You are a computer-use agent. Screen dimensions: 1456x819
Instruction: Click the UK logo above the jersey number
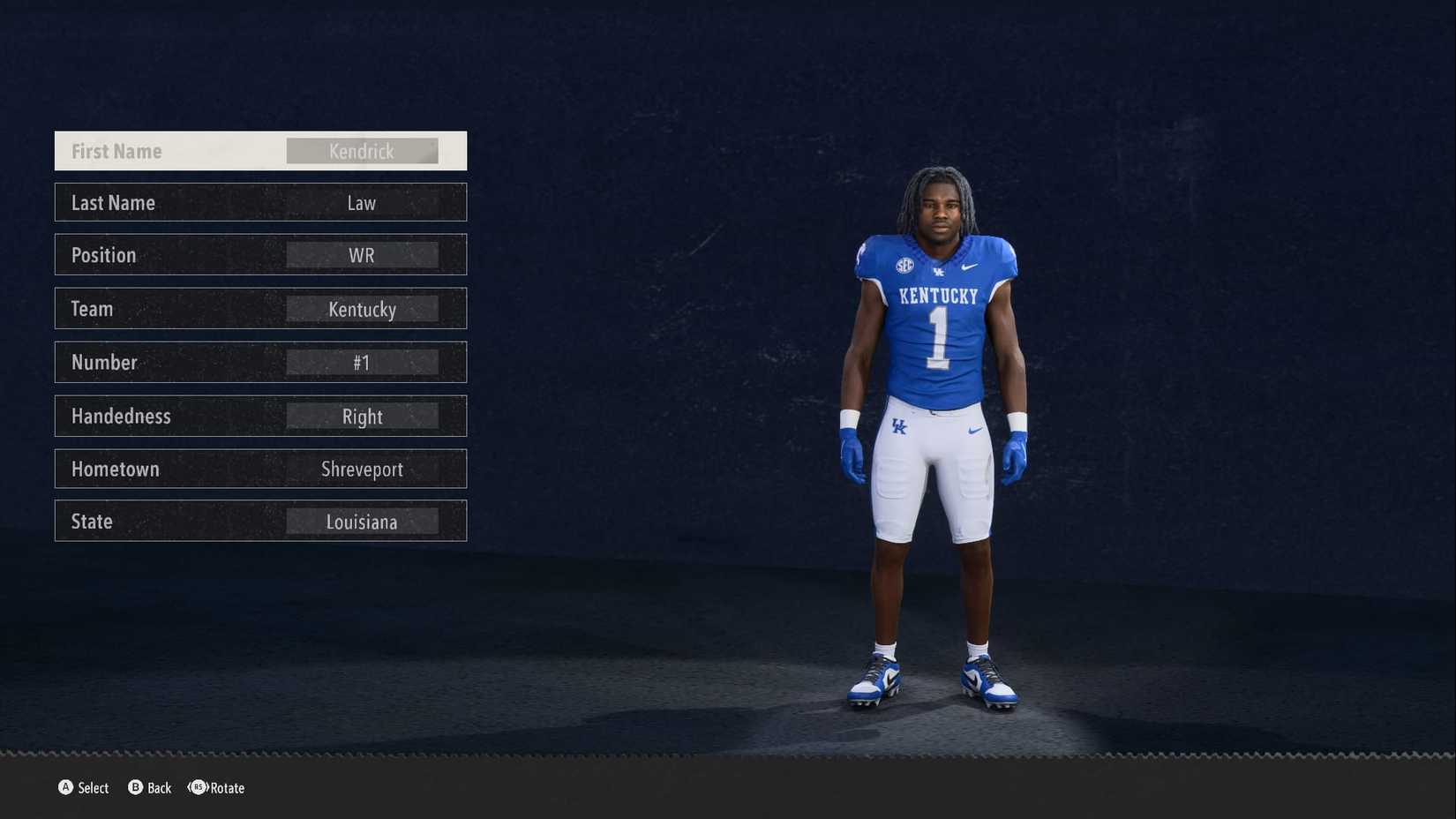940,272
